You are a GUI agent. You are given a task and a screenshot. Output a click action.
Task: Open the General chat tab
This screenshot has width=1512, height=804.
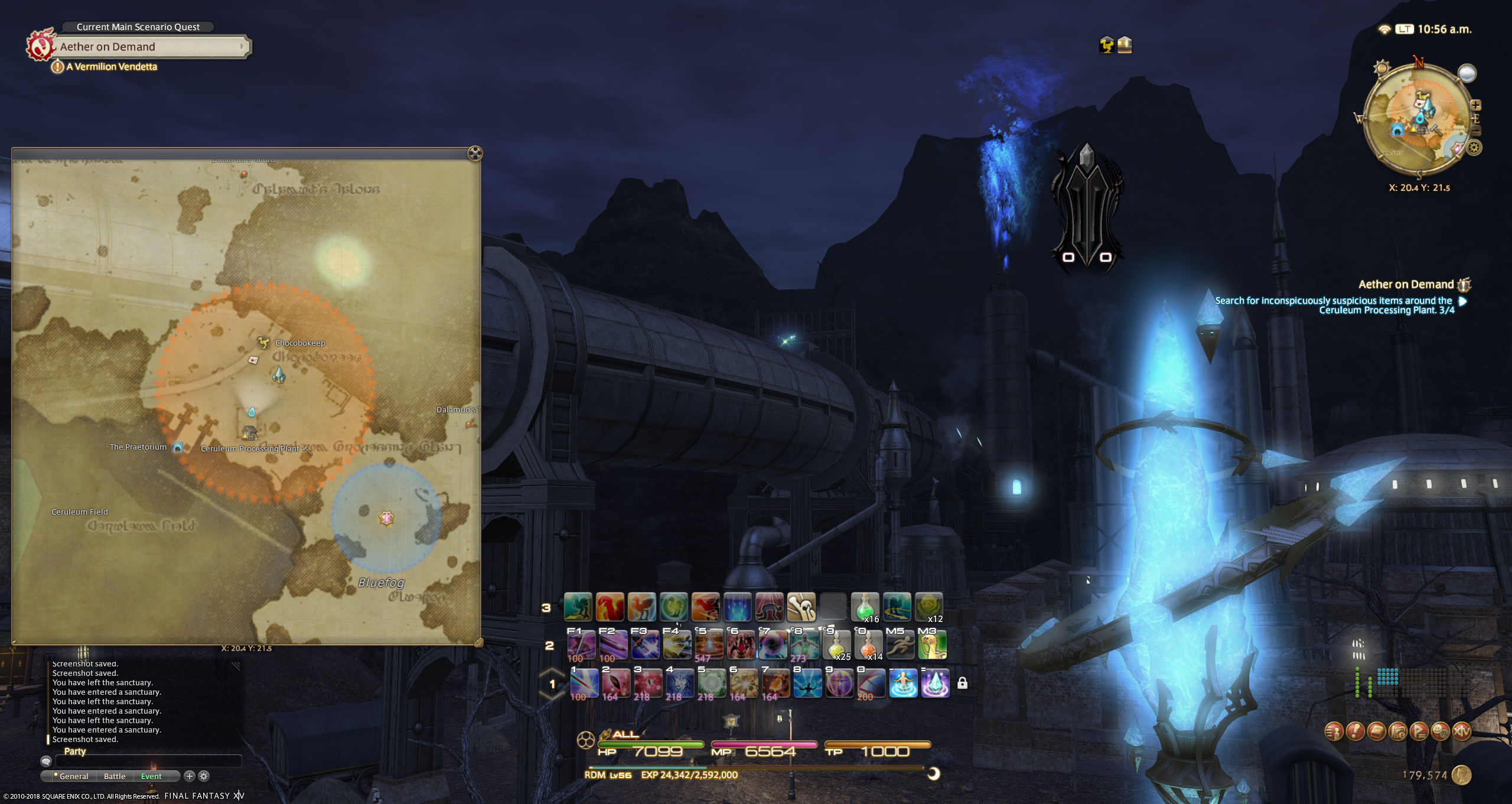pos(73,776)
